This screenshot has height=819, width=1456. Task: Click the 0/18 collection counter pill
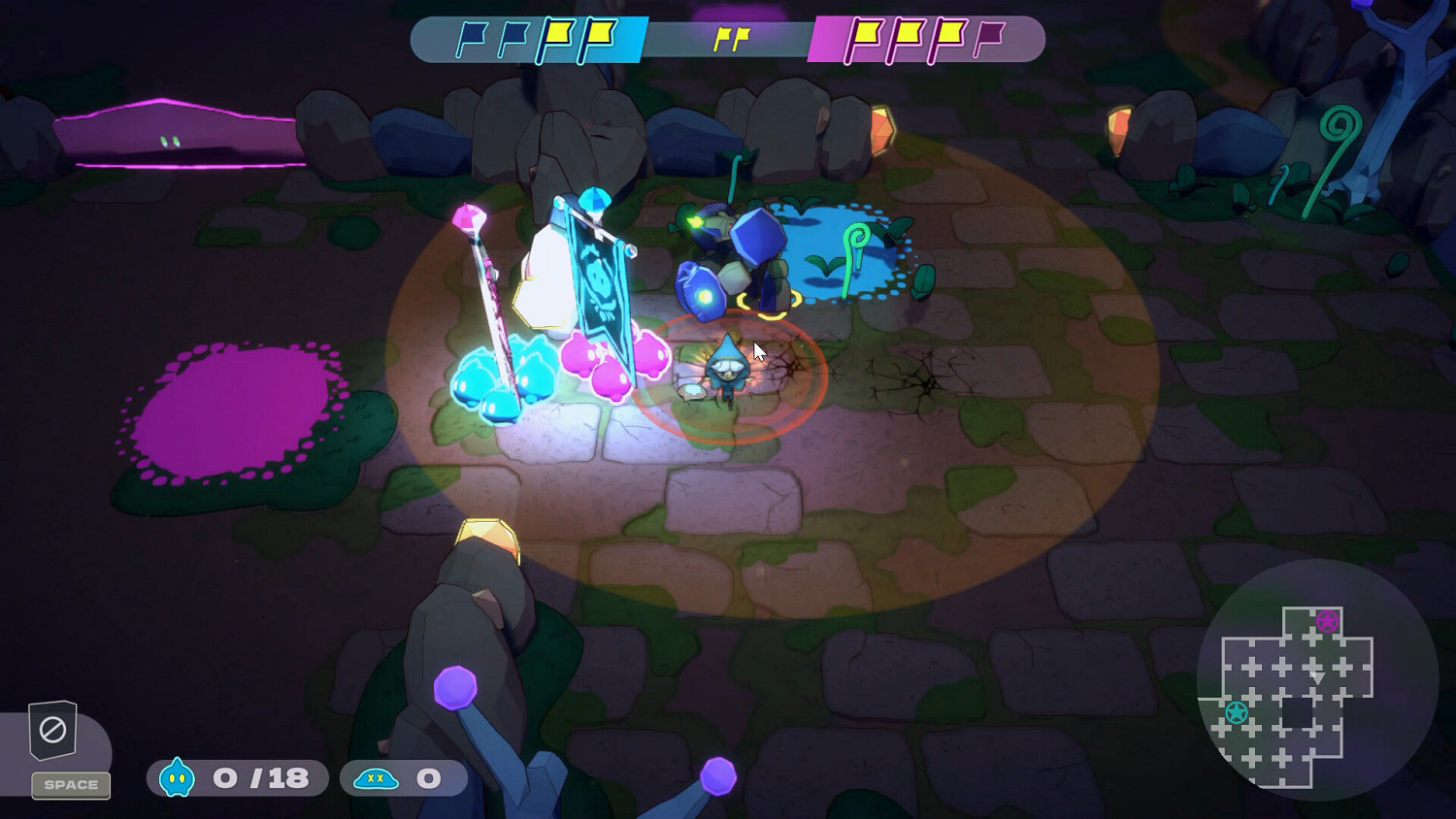pos(236,776)
